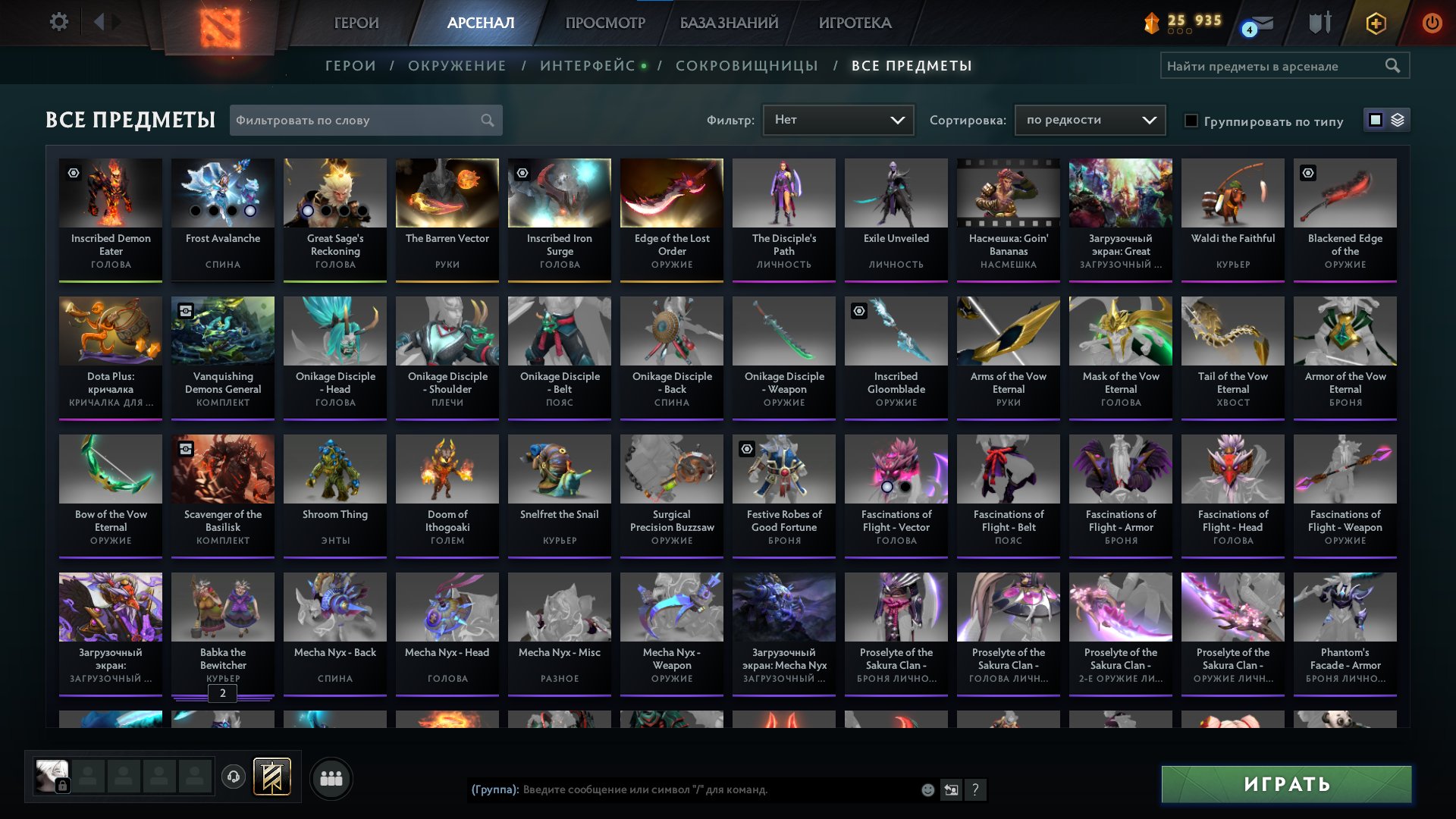The height and width of the screenshot is (819, 1456).
Task: Open the 'Фильтр' dropdown set to 'Нет'
Action: 838,119
